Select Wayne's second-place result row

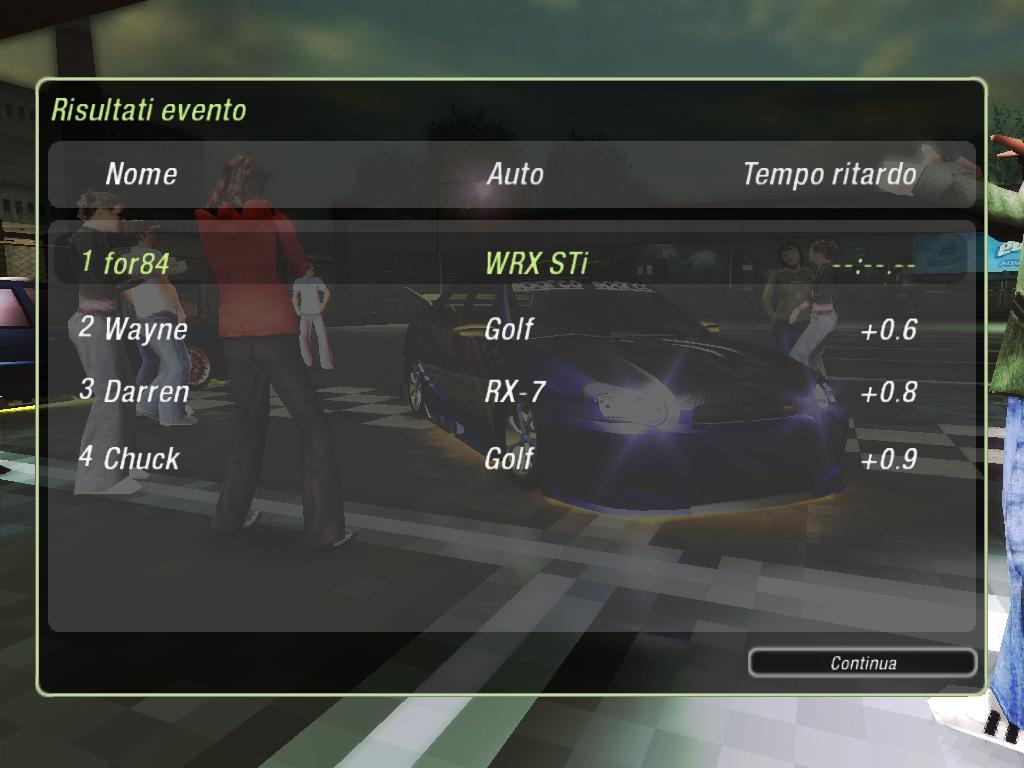pos(510,329)
